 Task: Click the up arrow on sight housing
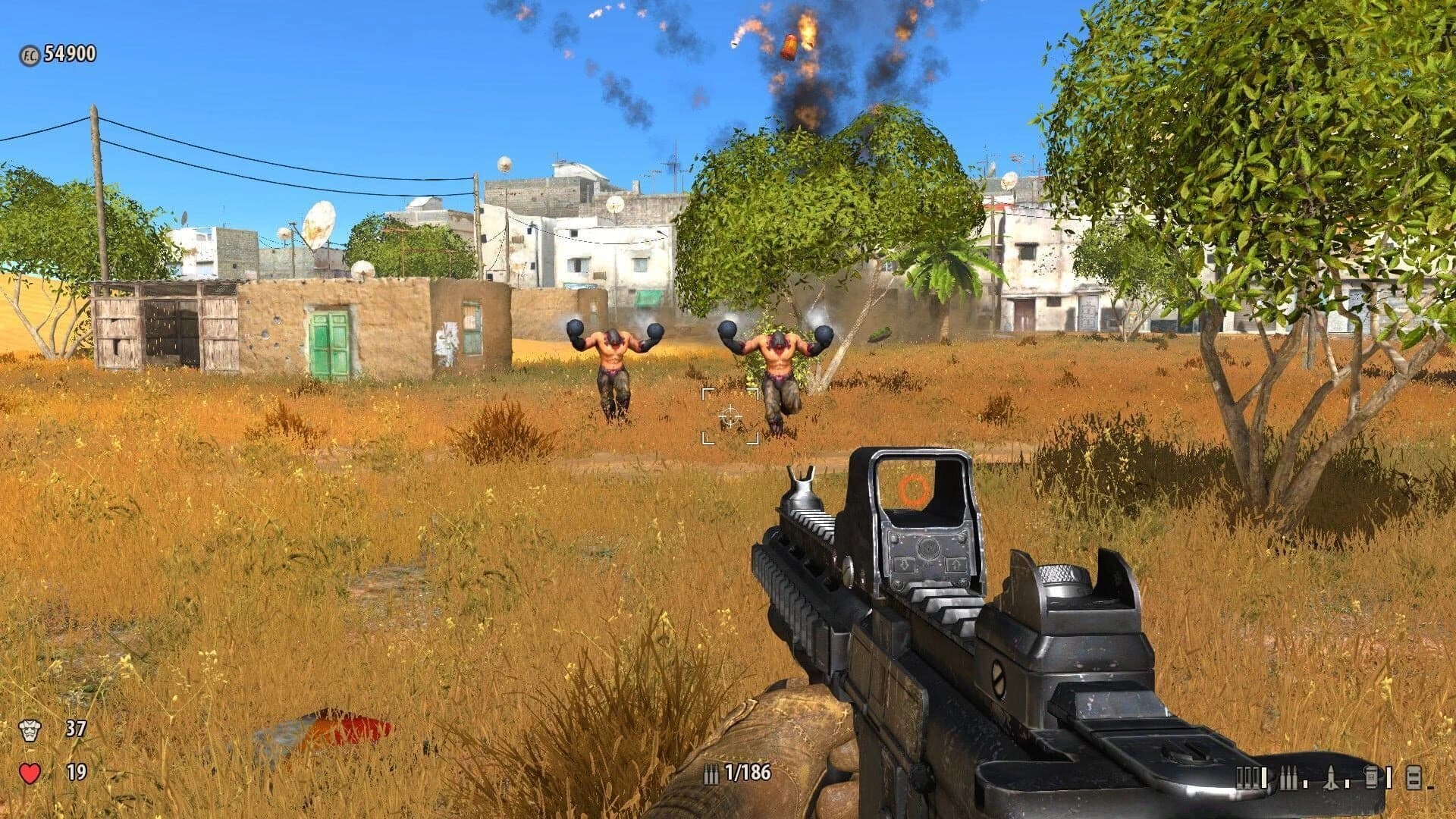(x=955, y=565)
